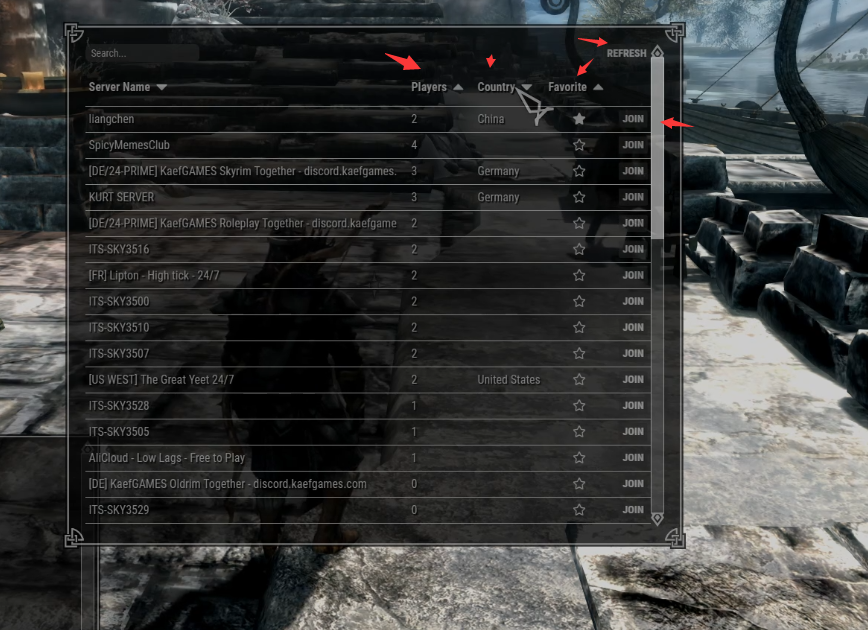The image size is (868, 630).
Task: Join [US WEST] The Great Yeet 24/7
Action: coord(633,380)
